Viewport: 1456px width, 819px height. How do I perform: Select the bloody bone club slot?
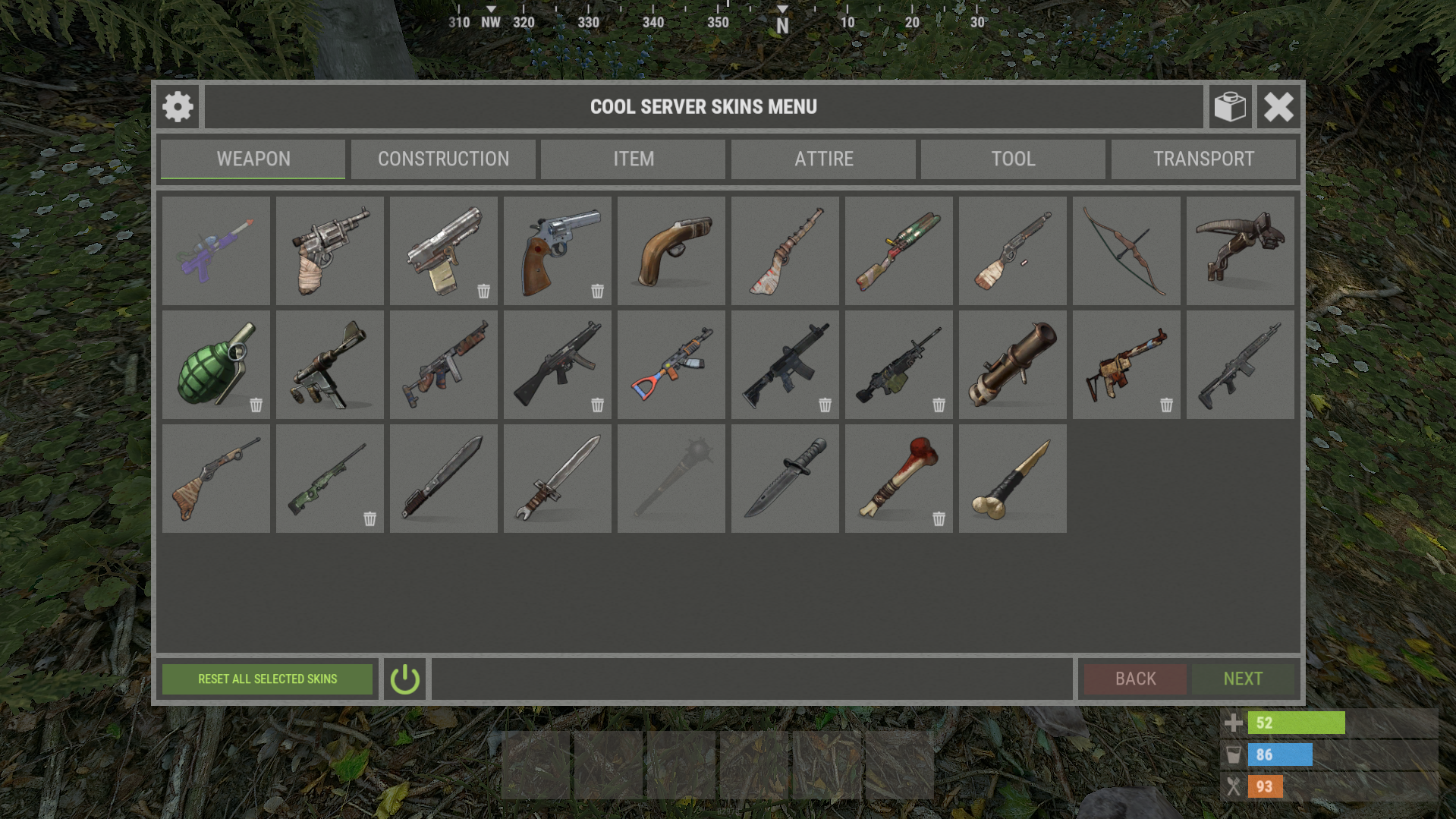point(898,478)
